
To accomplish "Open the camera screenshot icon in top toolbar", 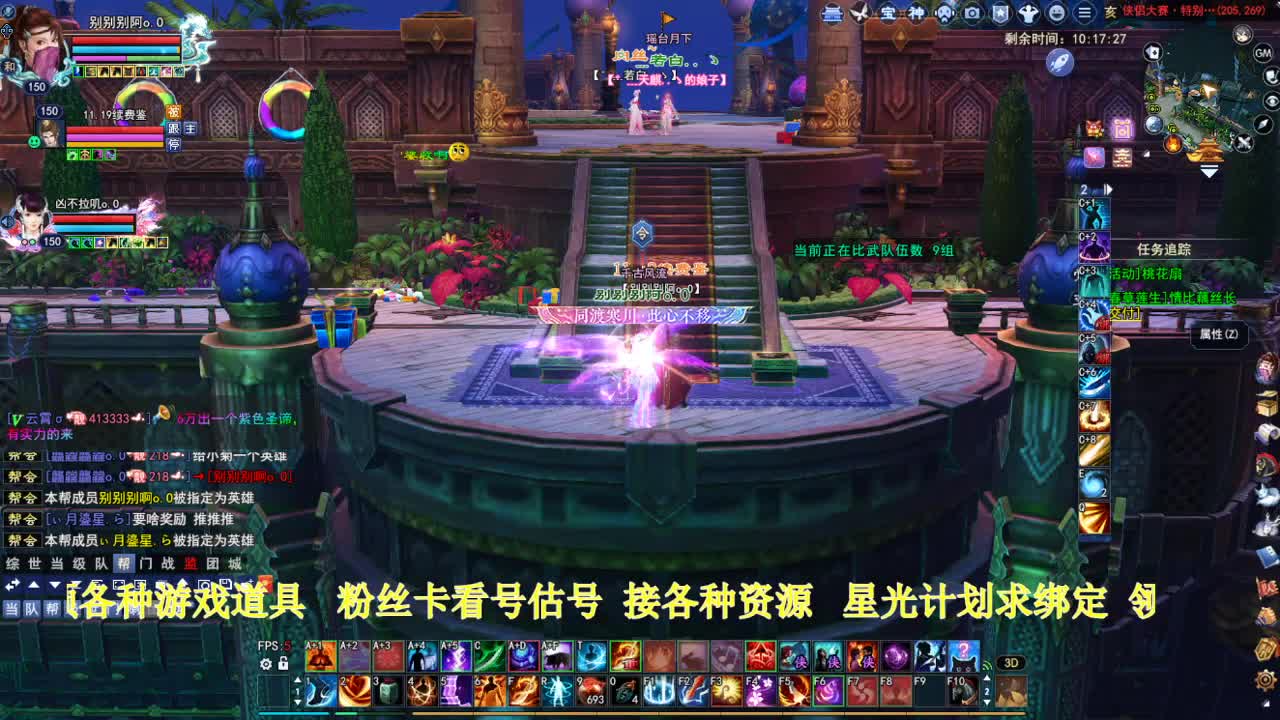I will coord(971,12).
